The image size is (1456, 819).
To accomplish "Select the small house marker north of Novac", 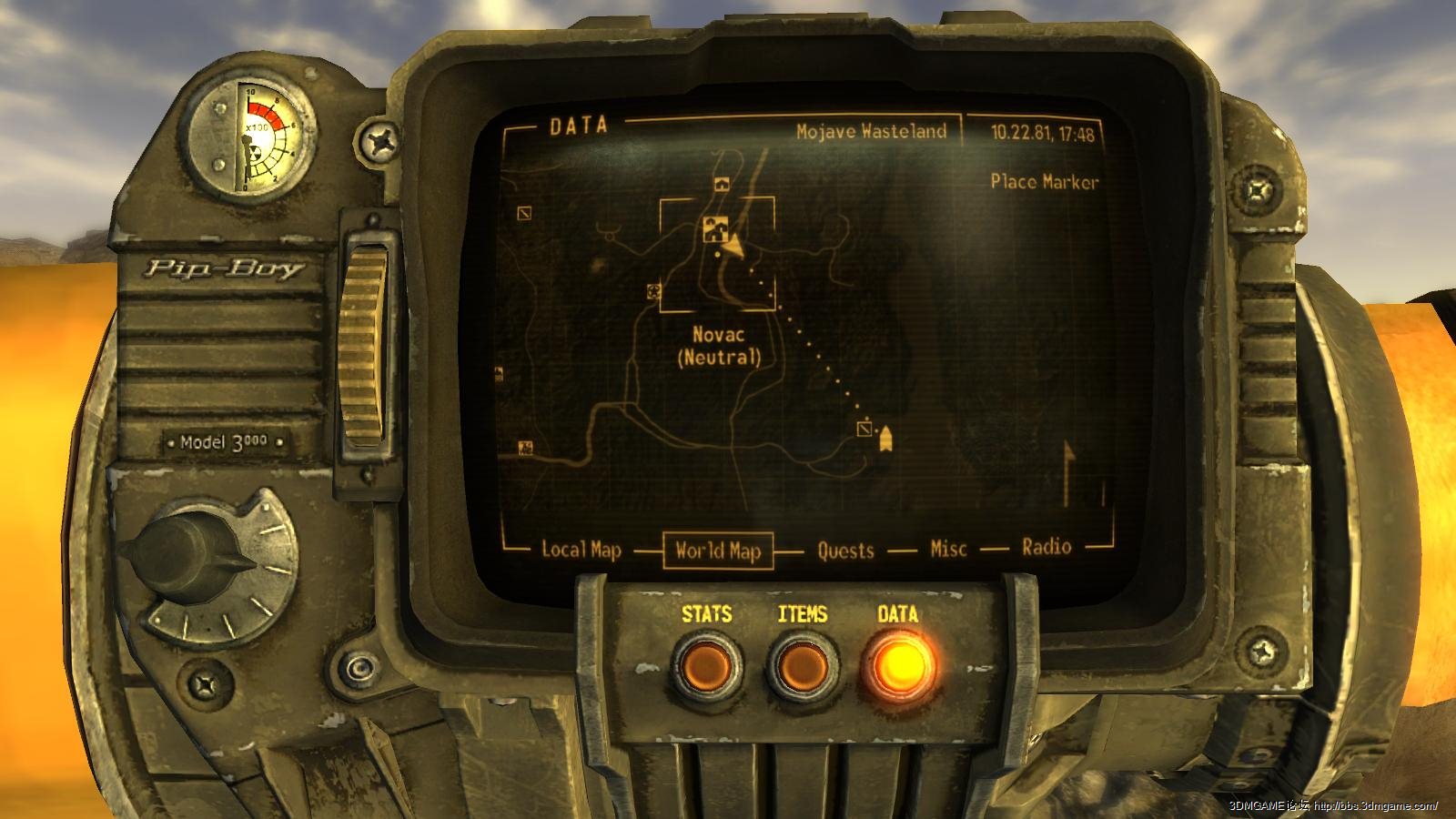I will [x=723, y=184].
